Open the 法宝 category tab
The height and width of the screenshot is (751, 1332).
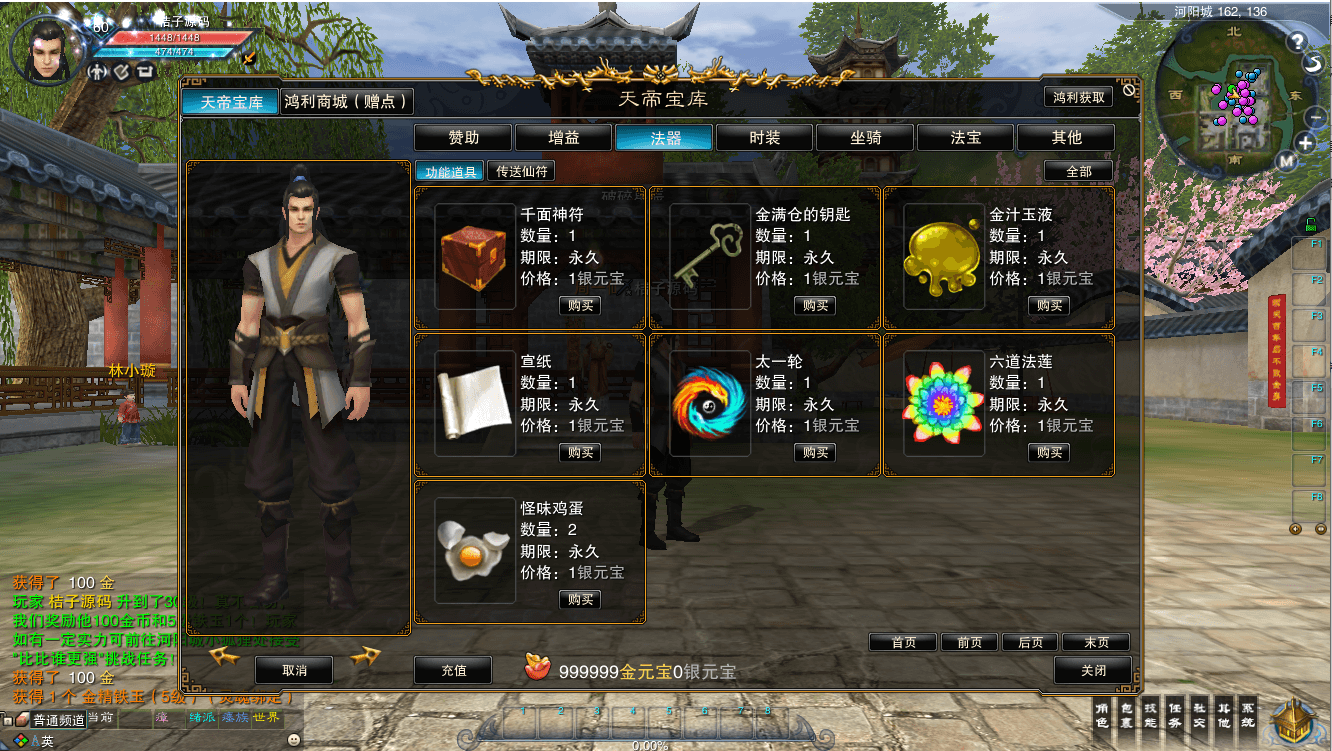click(966, 138)
